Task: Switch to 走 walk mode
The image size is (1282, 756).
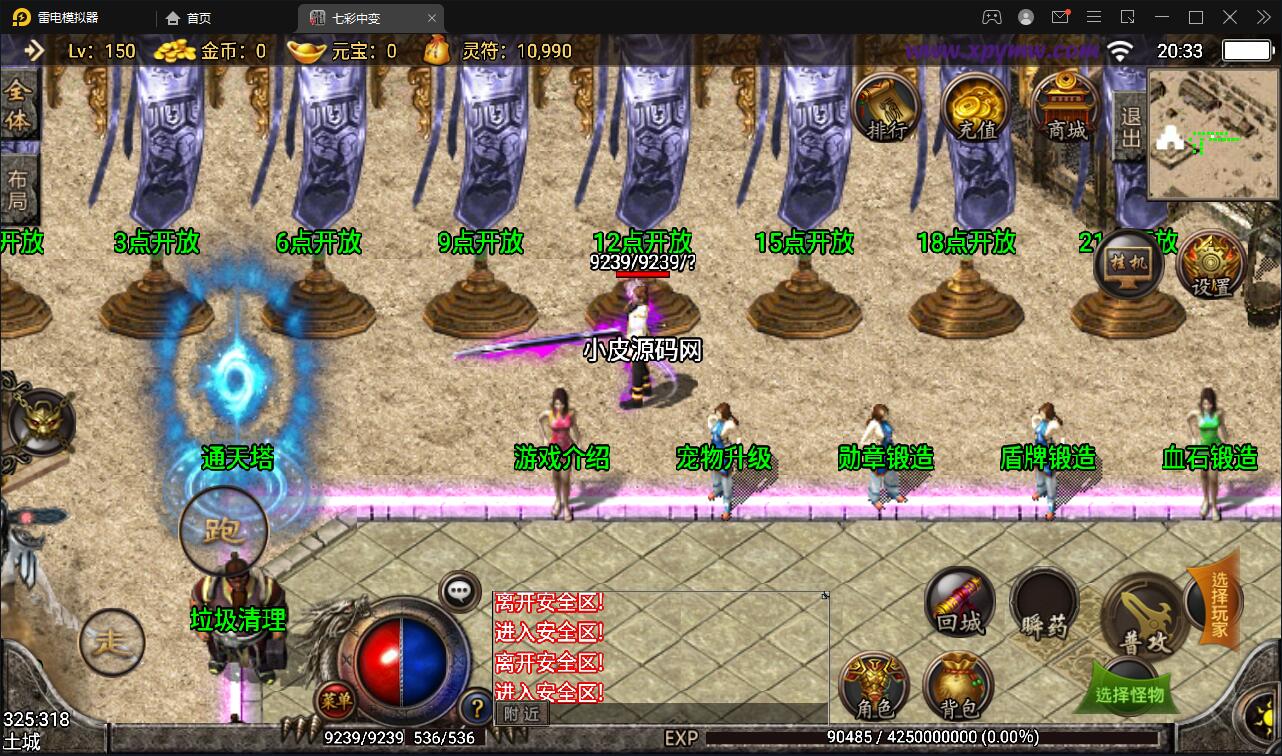Action: click(111, 642)
